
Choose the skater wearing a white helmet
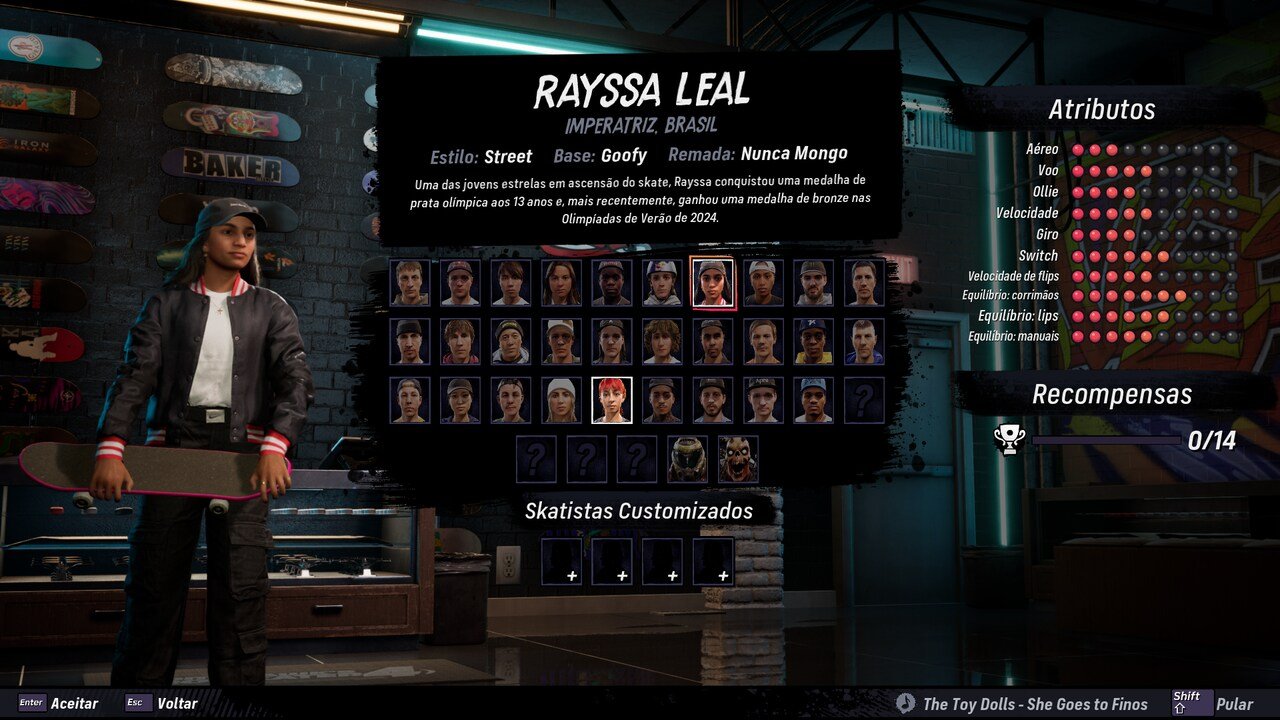661,283
